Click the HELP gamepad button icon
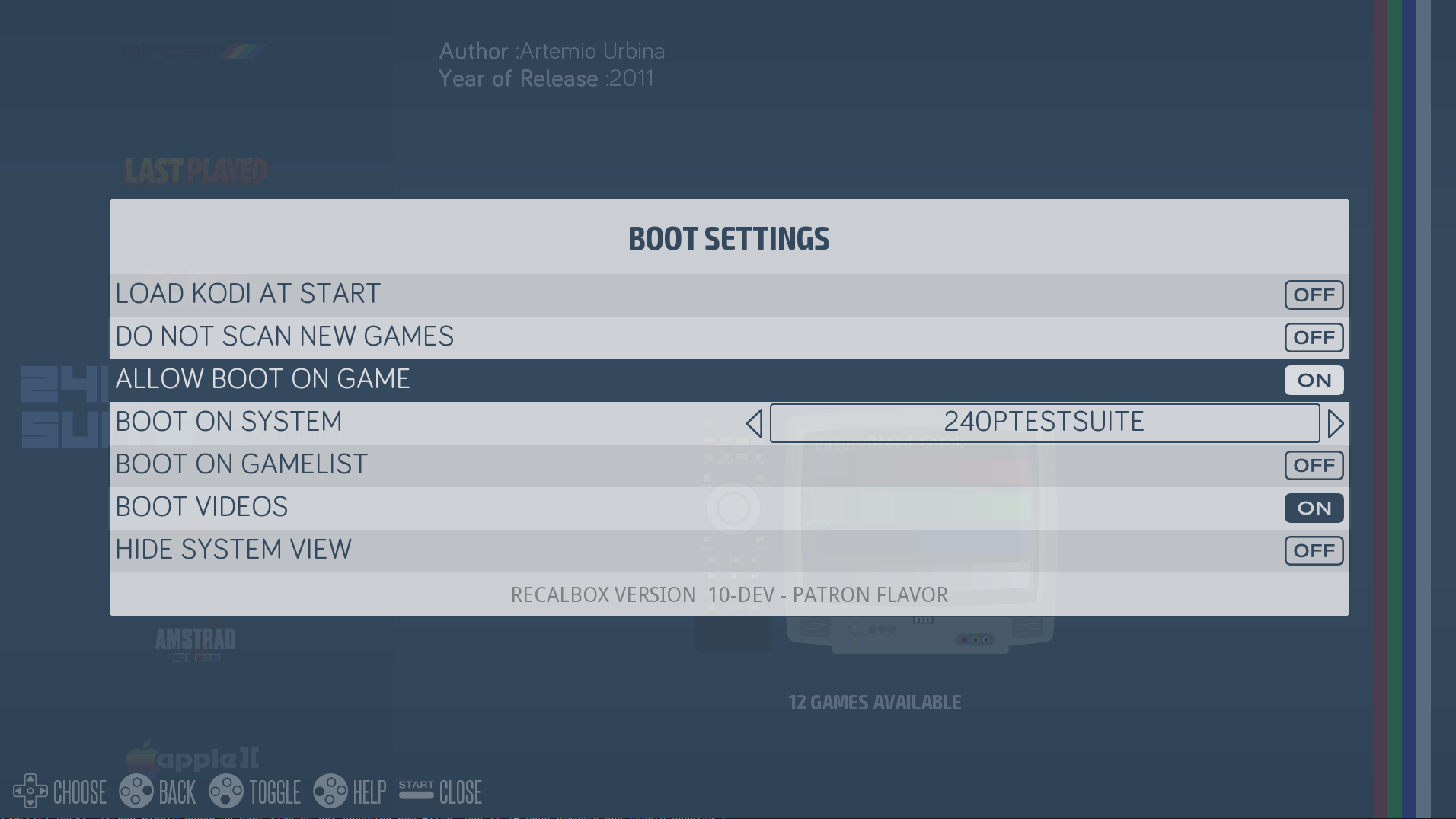The image size is (1456, 819). (333, 792)
